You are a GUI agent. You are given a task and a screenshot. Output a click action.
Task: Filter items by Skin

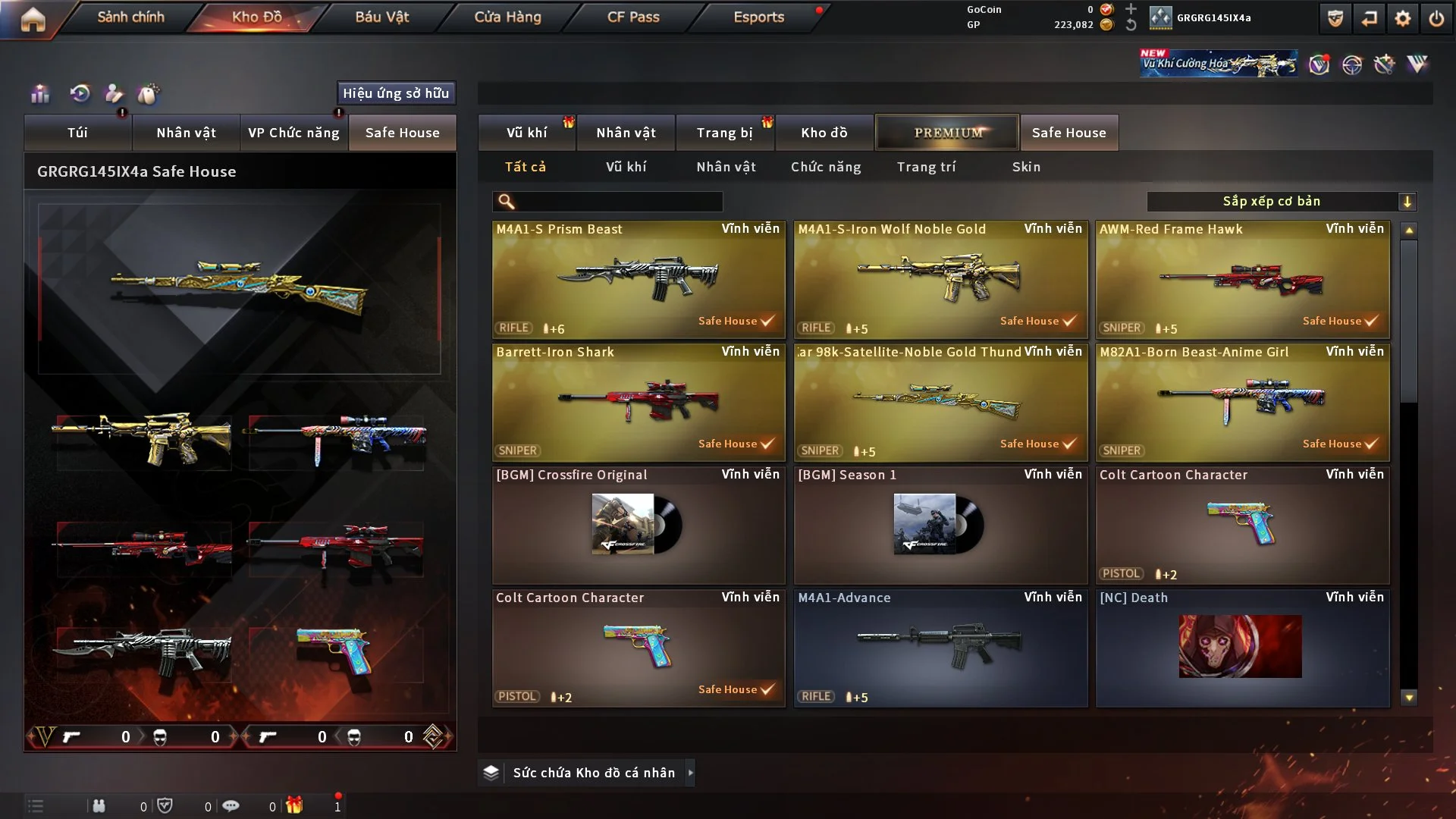tap(1026, 167)
